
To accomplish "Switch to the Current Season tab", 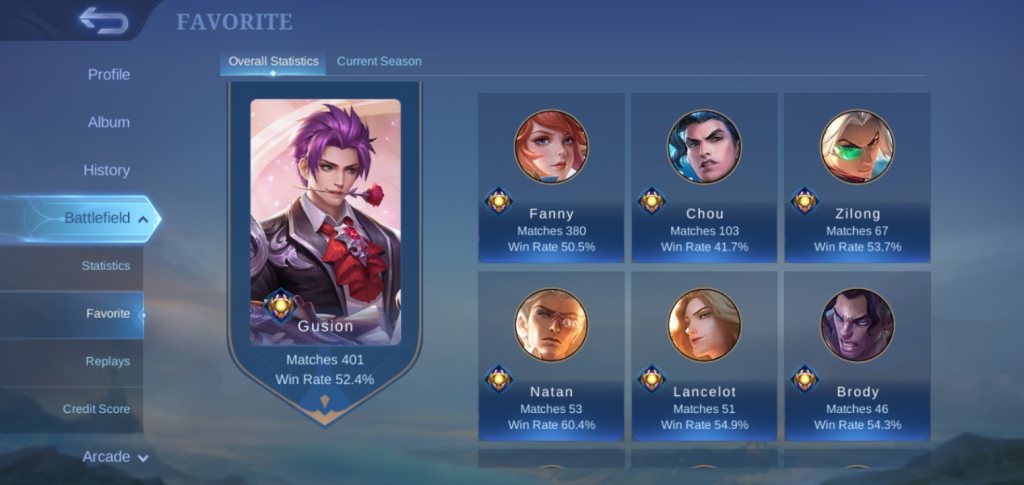I will (x=379, y=61).
